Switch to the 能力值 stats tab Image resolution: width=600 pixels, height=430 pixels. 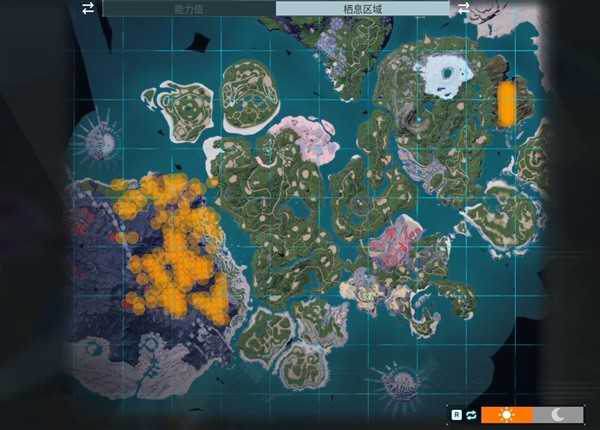click(x=187, y=8)
